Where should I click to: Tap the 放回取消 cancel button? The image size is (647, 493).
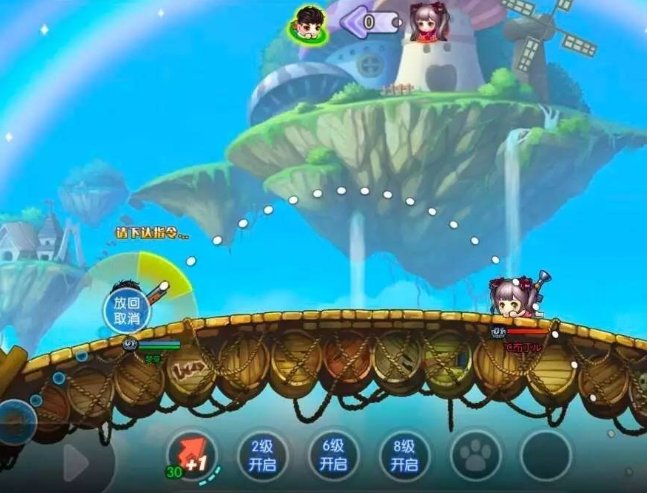coord(127,310)
